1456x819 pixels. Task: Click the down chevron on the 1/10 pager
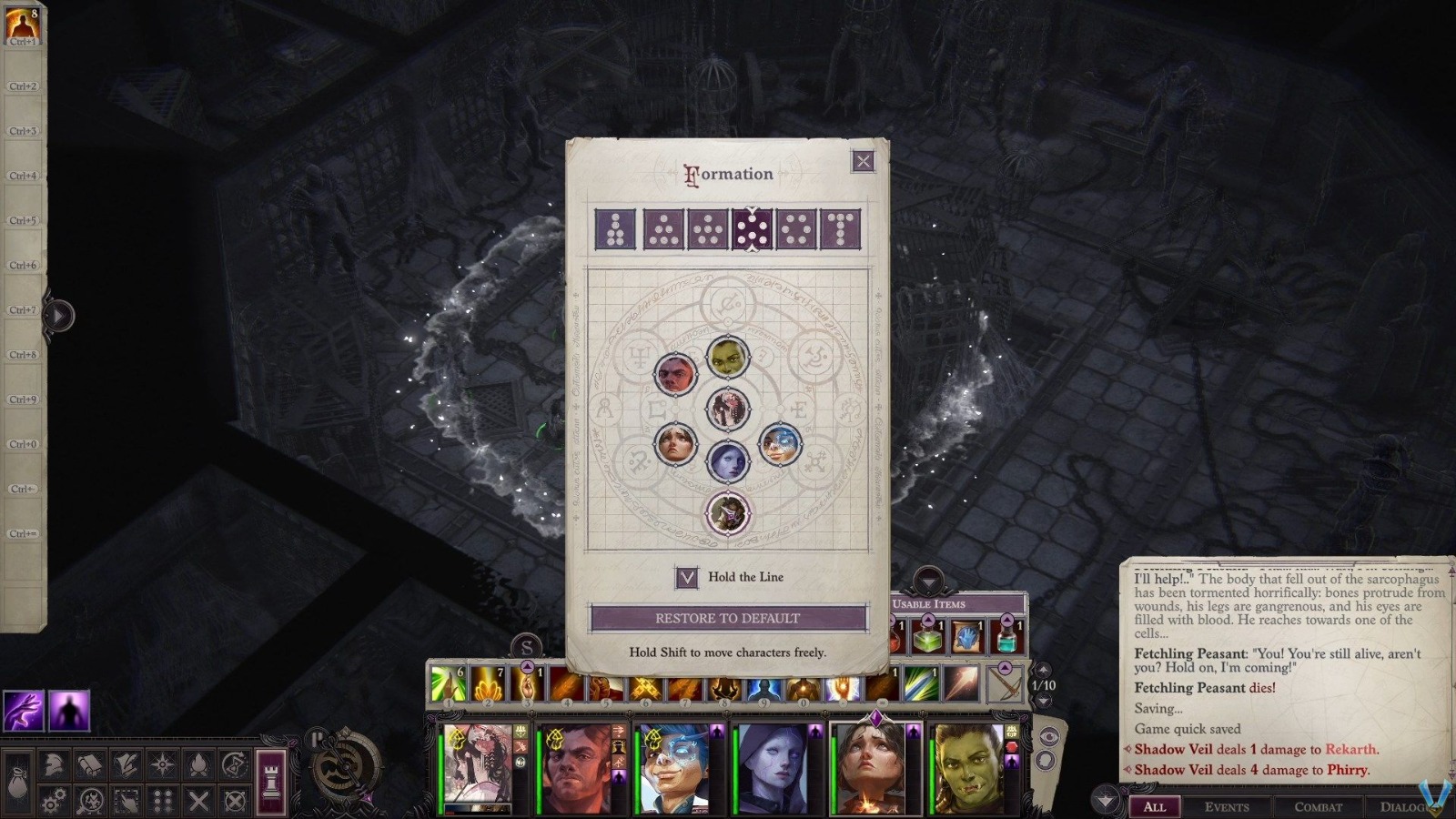coord(1044,700)
